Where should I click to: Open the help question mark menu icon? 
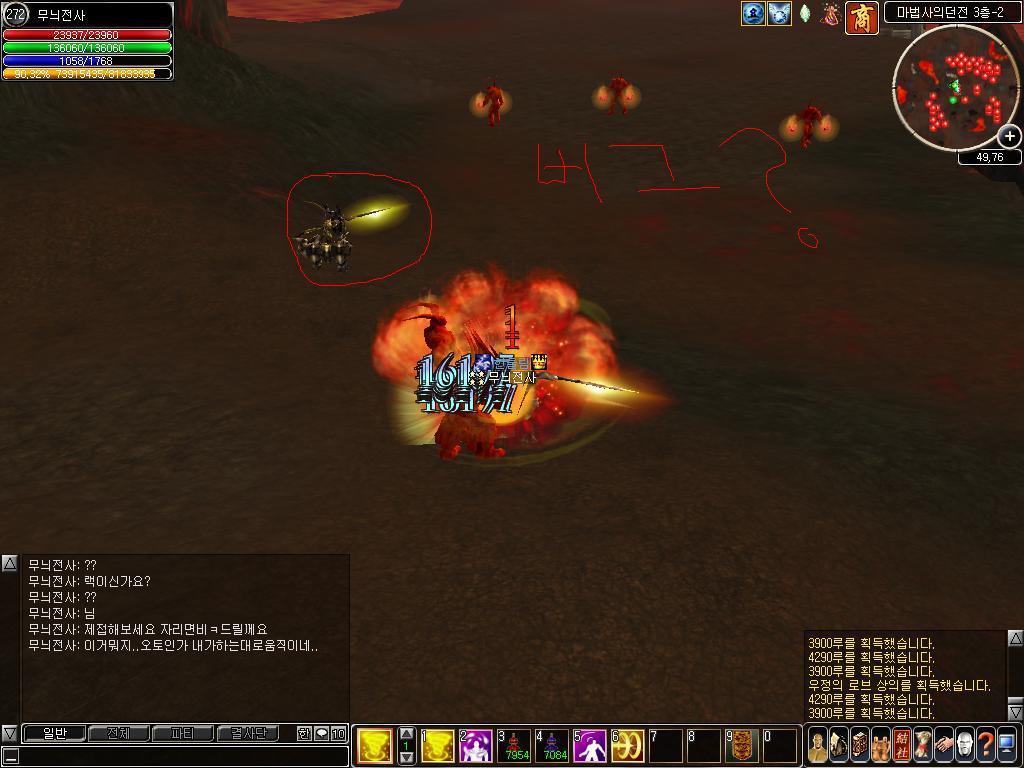click(x=985, y=745)
